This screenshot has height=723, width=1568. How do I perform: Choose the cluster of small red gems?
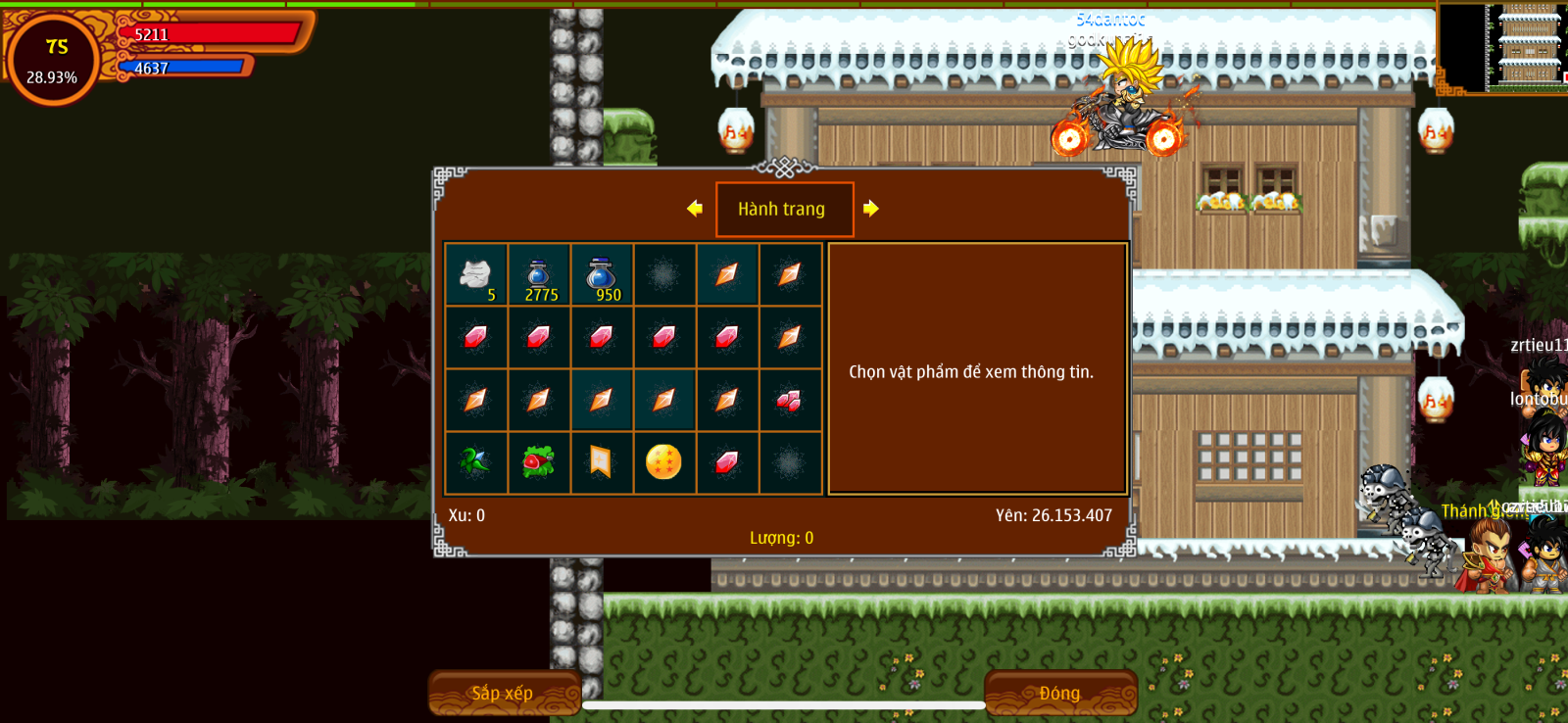(x=789, y=400)
